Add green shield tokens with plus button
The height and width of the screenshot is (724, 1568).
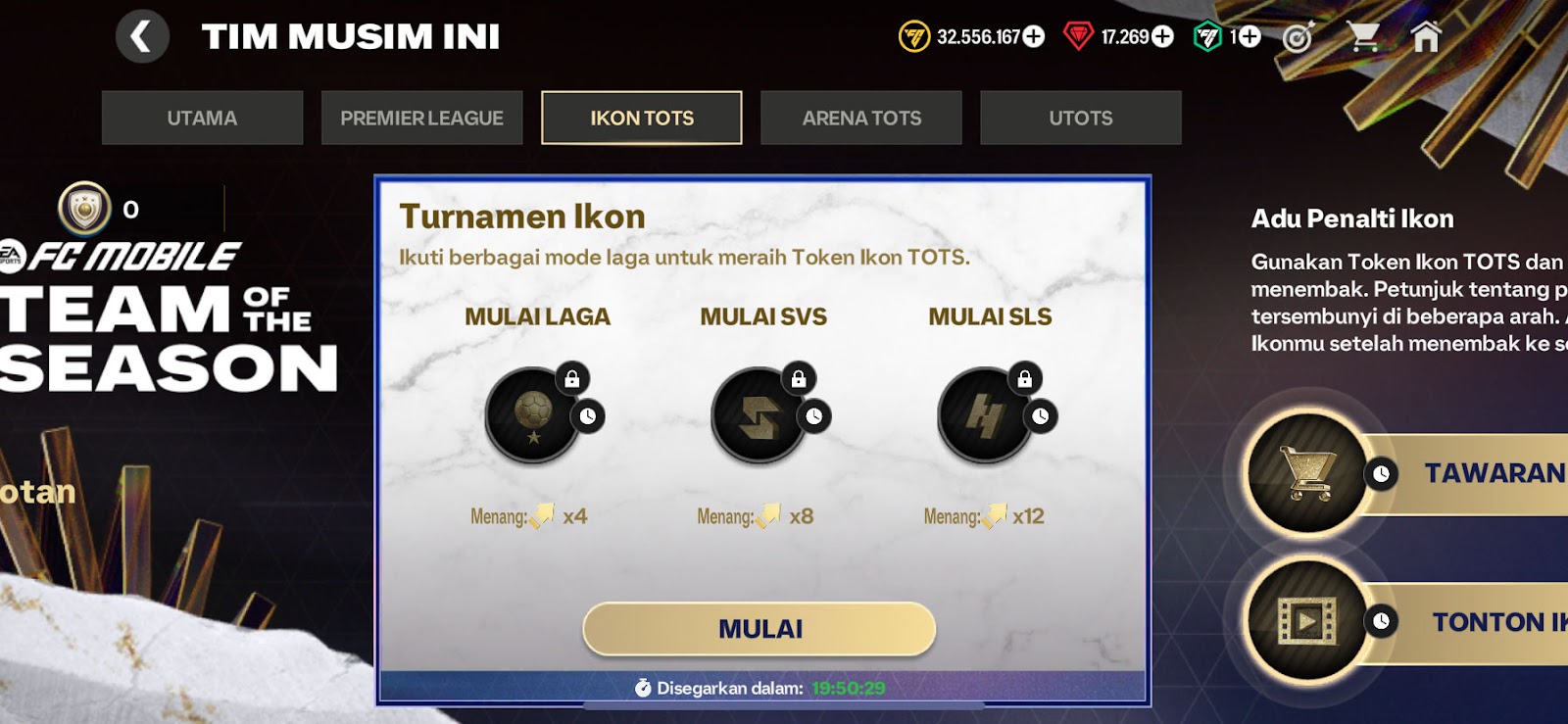point(1249,37)
